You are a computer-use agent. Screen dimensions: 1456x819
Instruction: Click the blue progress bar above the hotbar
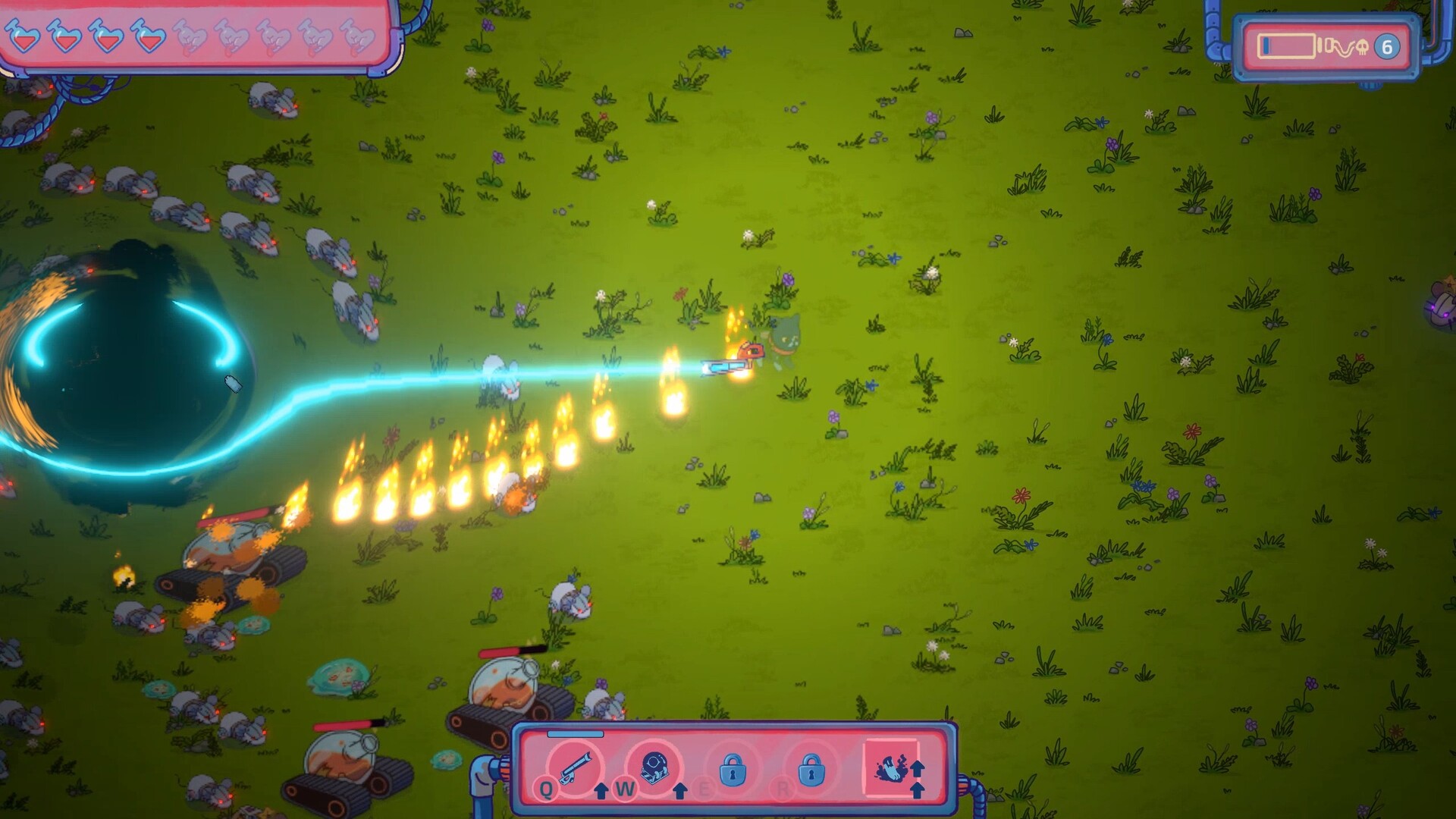[x=574, y=733]
